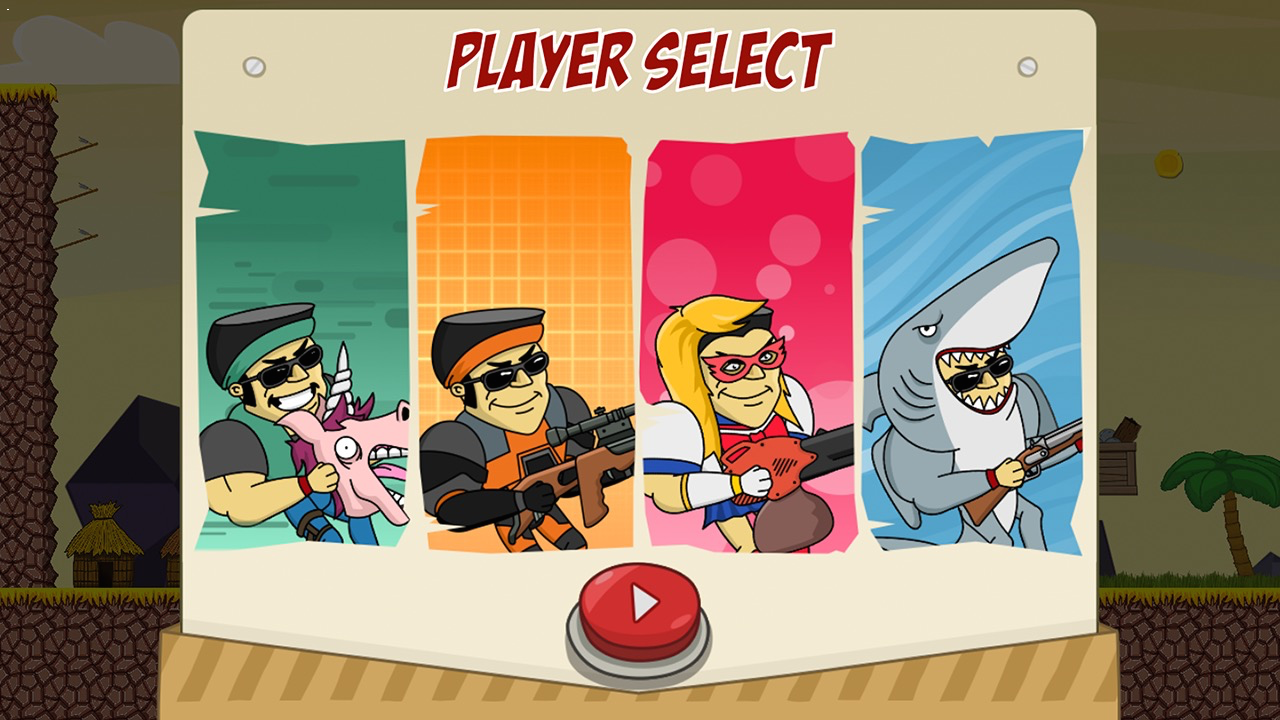Viewport: 1280px width, 720px height.
Task: Click the right screw on the panel
Action: pyautogui.click(x=1029, y=65)
